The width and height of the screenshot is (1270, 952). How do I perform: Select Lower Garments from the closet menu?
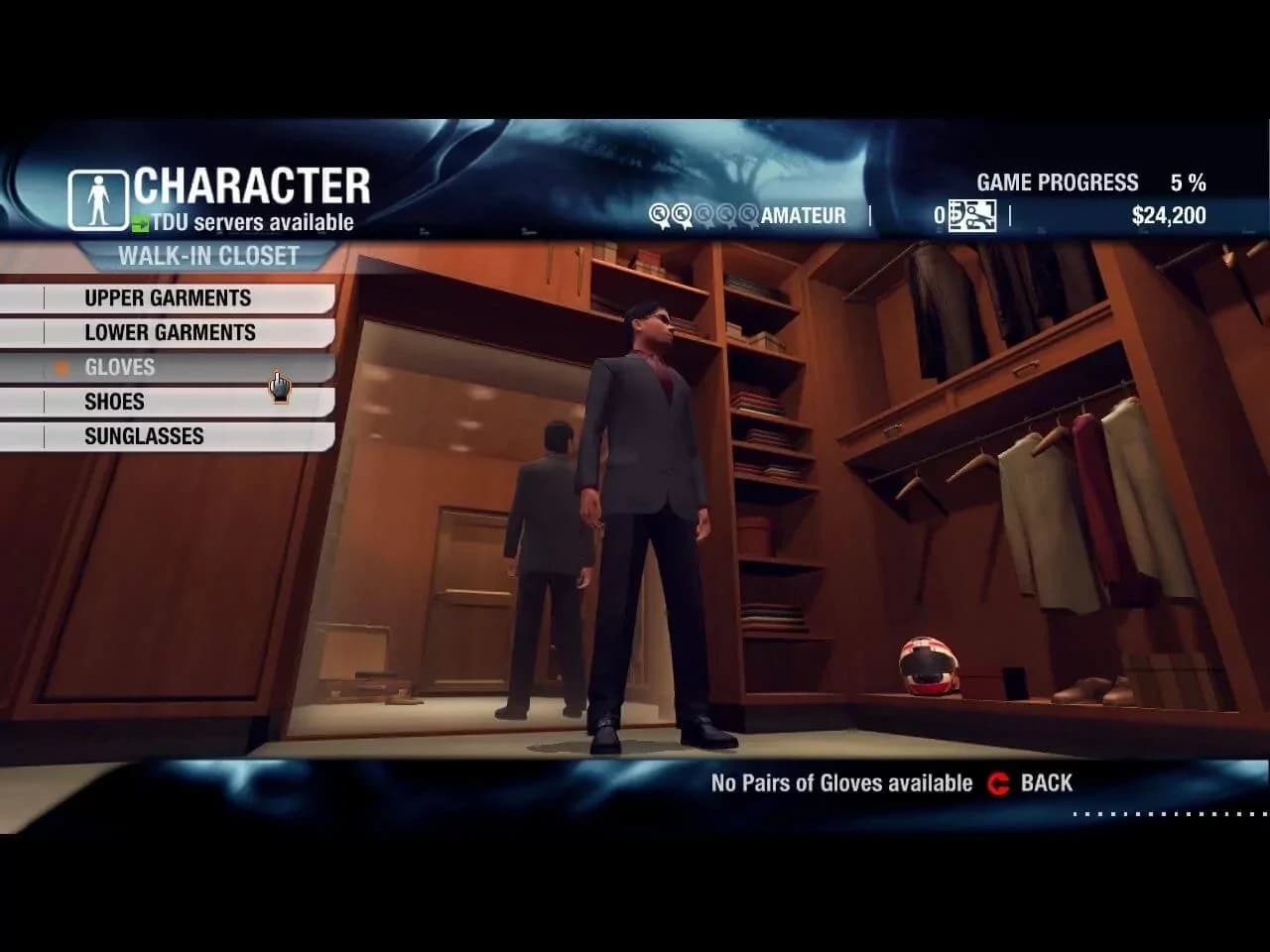170,333
